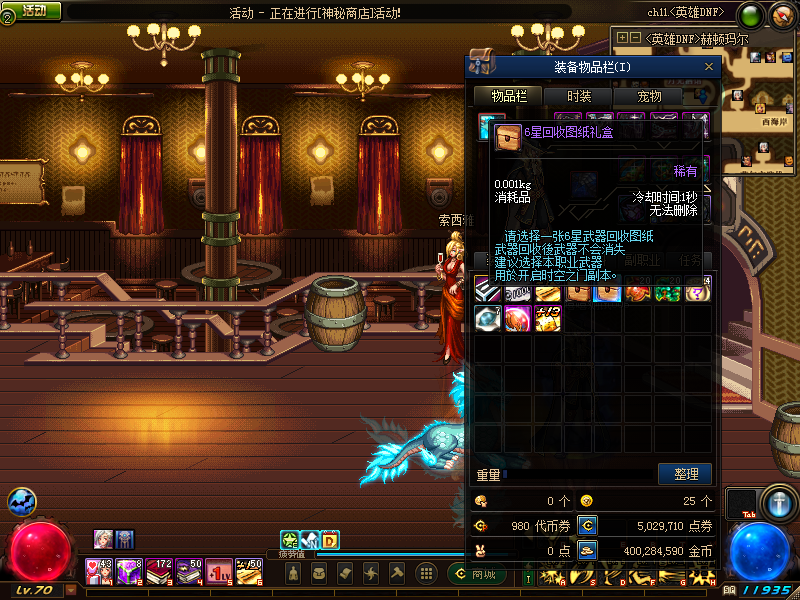Switch to the 时装 tab

click(579, 96)
